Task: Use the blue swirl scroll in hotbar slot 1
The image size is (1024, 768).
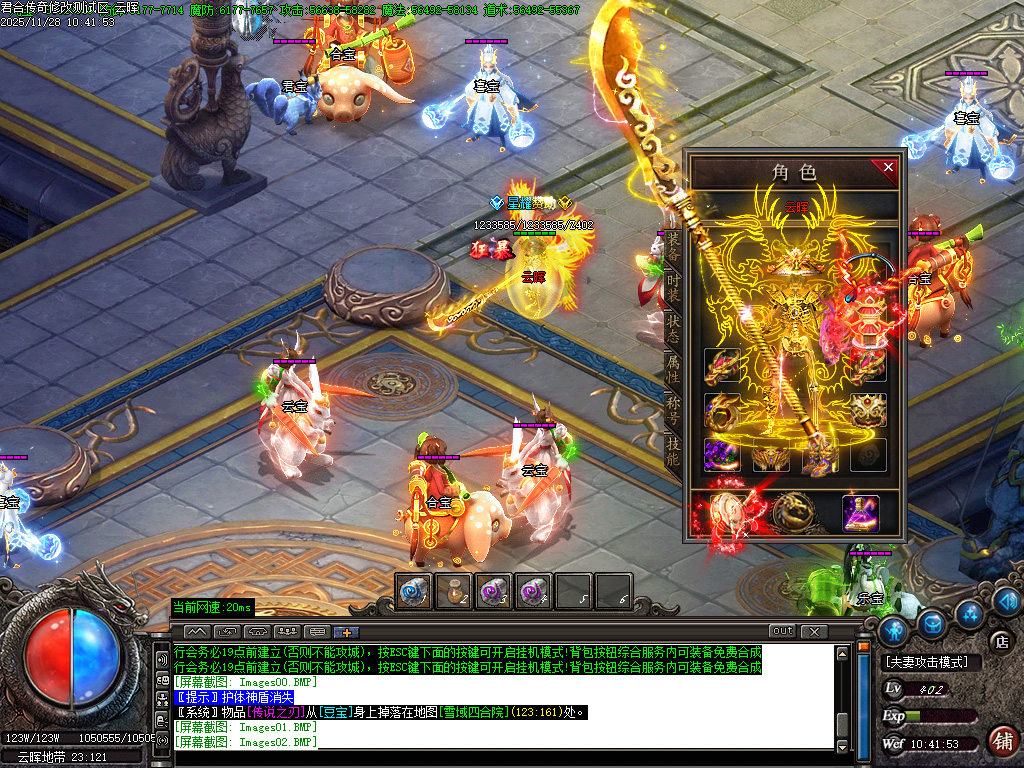Action: (414, 592)
